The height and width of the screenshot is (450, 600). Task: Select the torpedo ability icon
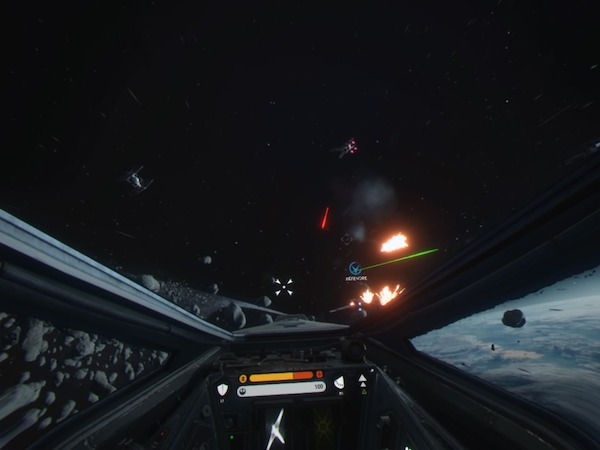(339, 382)
